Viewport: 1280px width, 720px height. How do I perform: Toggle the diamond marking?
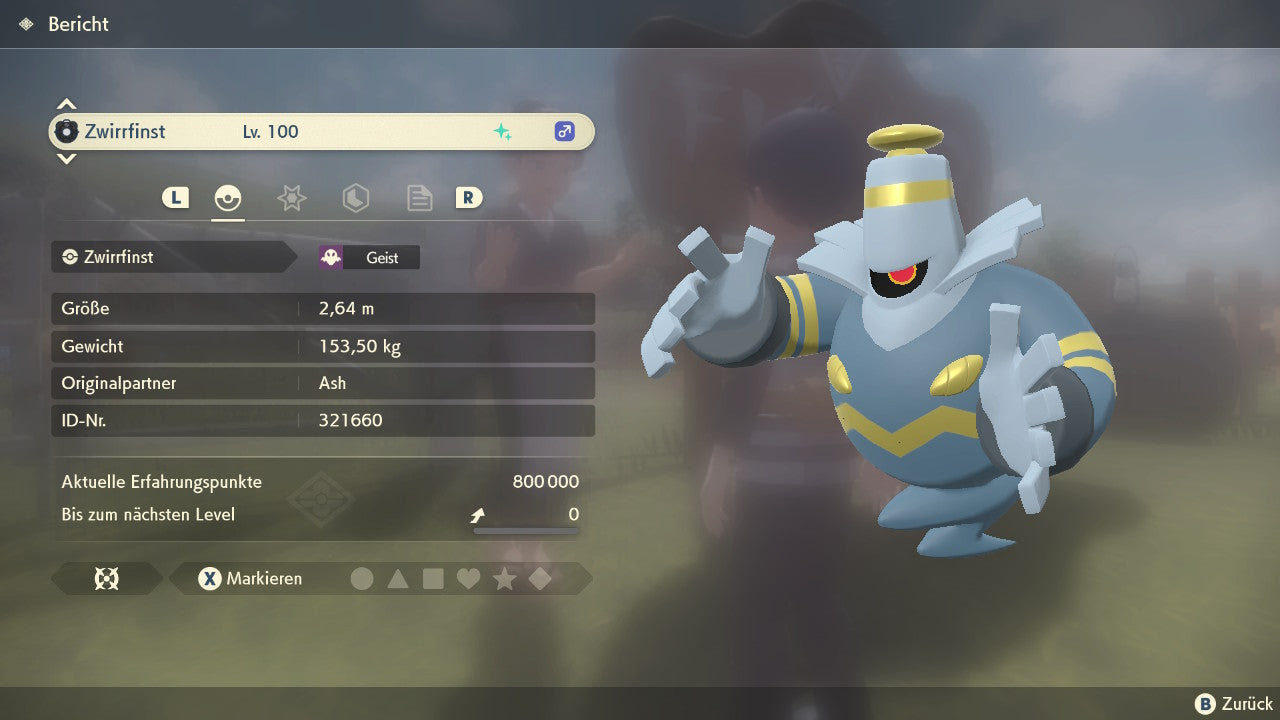[540, 578]
